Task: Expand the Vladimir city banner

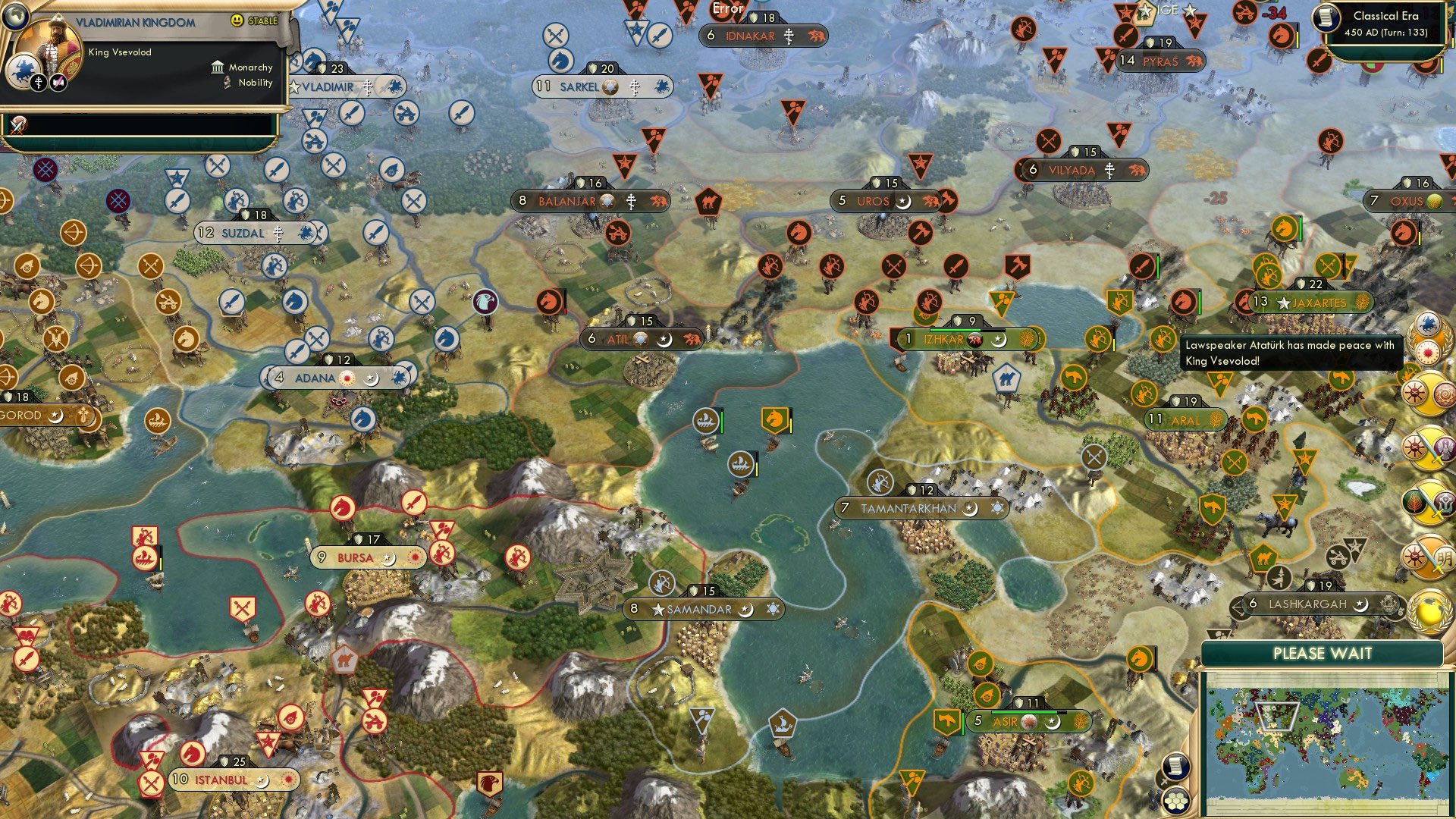Action: tap(326, 87)
